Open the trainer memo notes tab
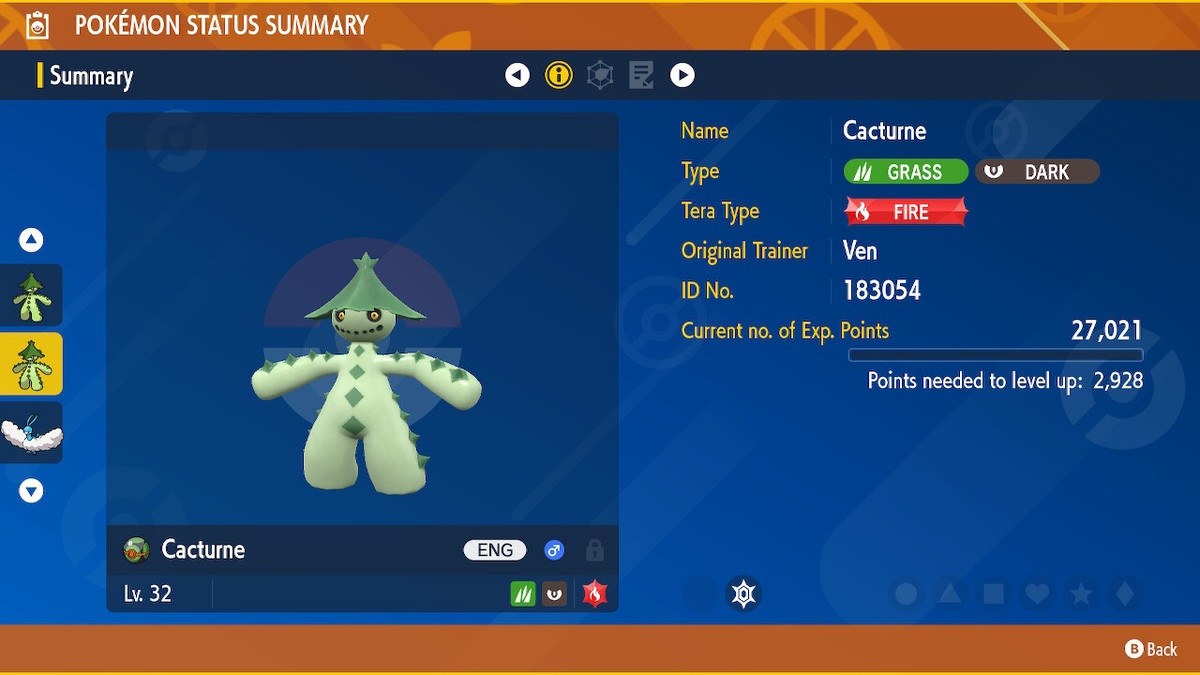1200x675 pixels. 641,75
